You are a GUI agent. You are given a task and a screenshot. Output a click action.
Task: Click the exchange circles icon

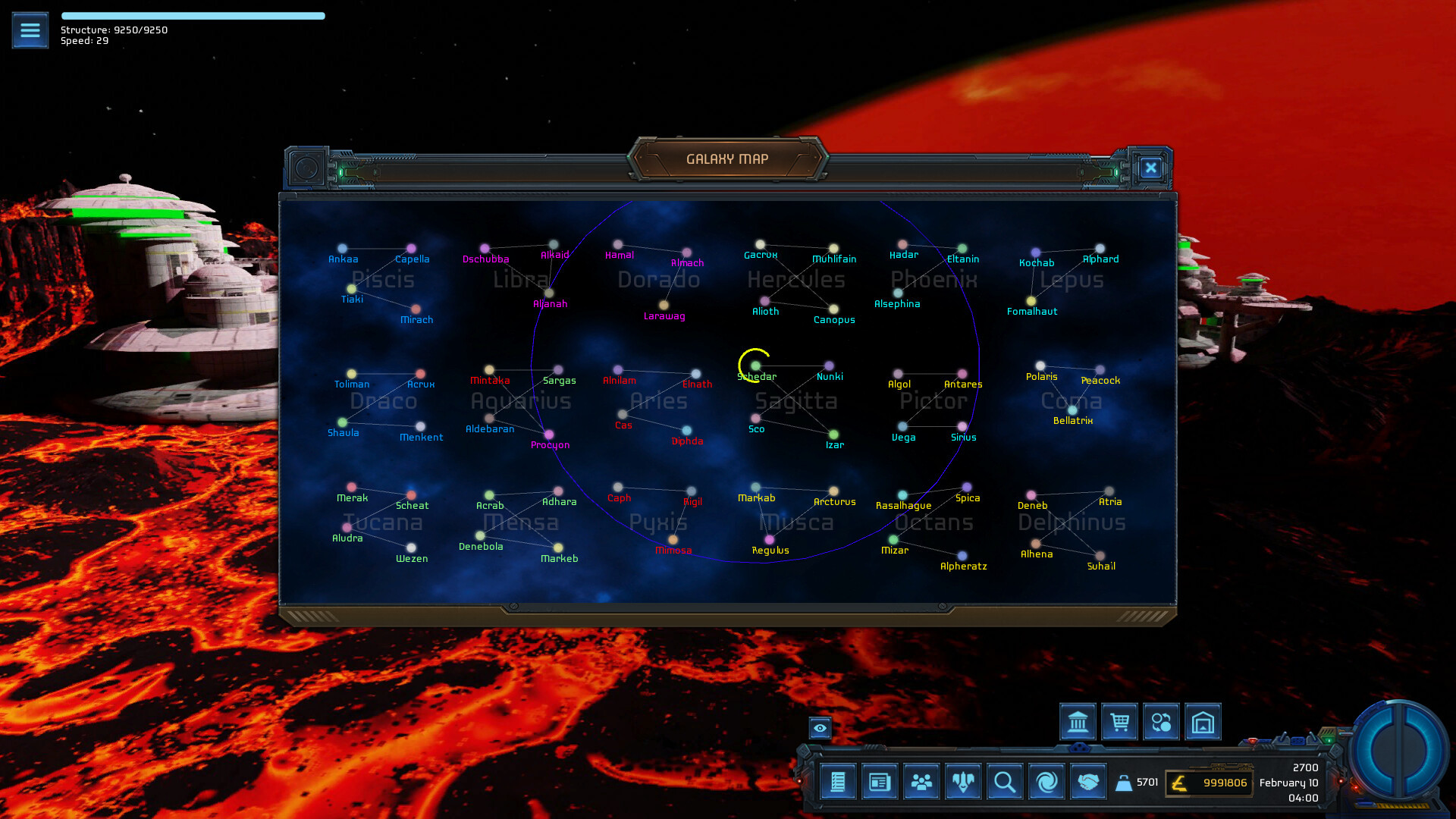coord(1161,722)
